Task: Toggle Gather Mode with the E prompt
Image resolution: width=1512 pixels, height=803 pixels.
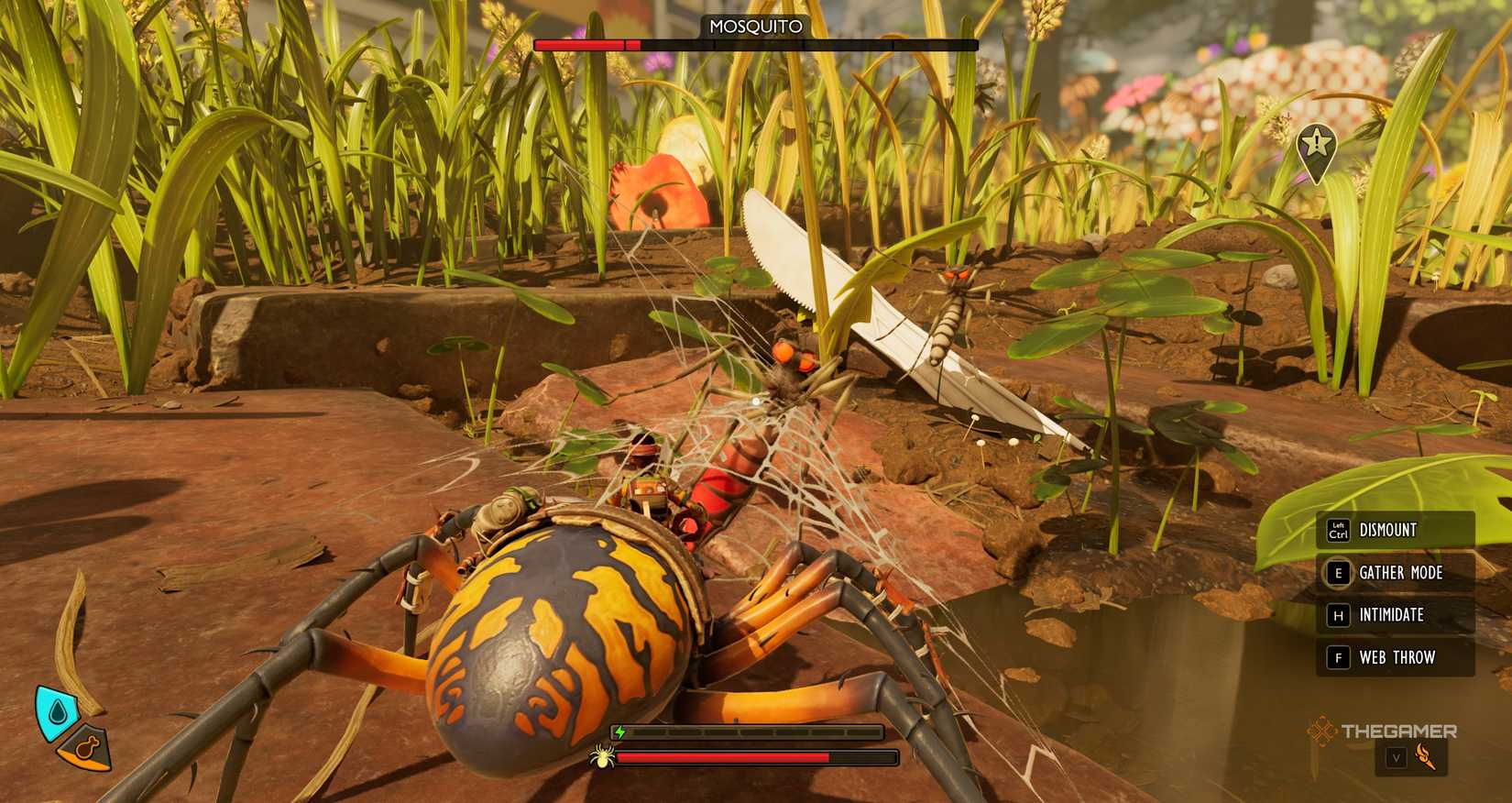Action: pos(1339,572)
